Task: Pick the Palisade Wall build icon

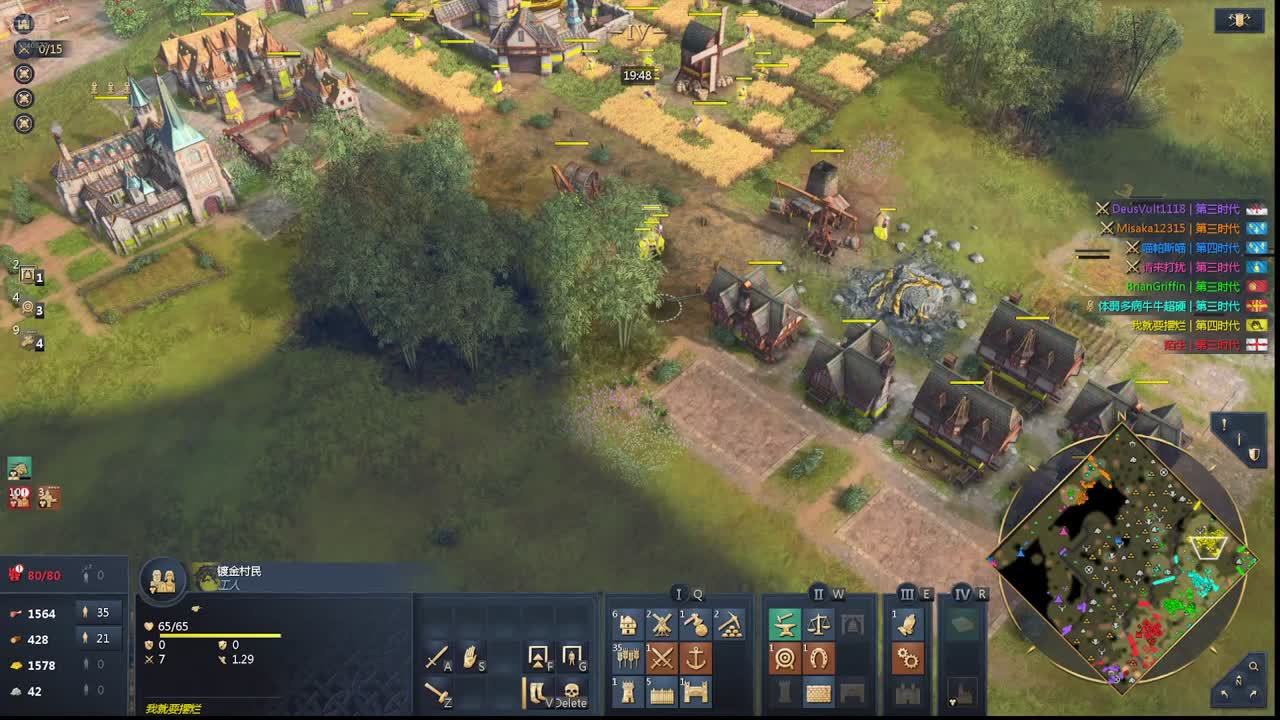Action: 661,691
